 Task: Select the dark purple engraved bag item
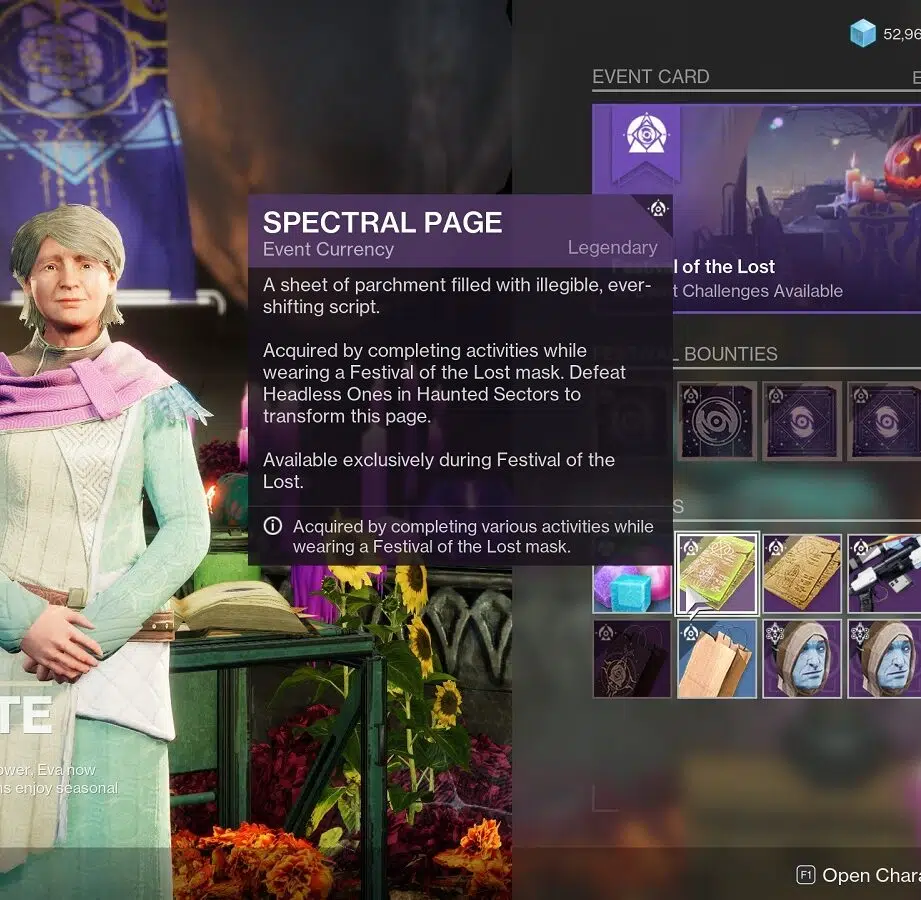point(632,659)
